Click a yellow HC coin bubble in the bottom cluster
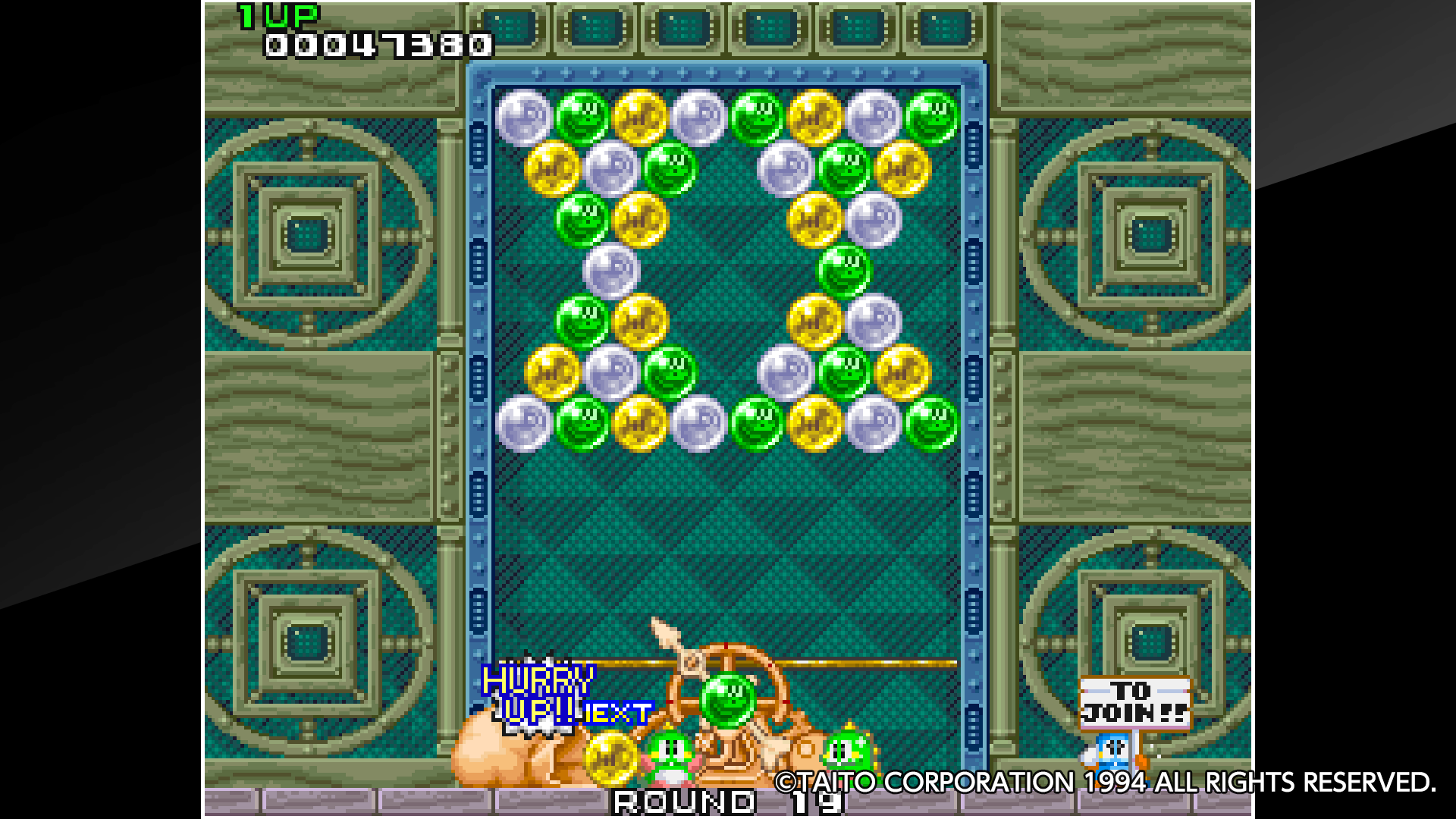Viewport: 1456px width, 819px height. pyautogui.click(x=642, y=425)
